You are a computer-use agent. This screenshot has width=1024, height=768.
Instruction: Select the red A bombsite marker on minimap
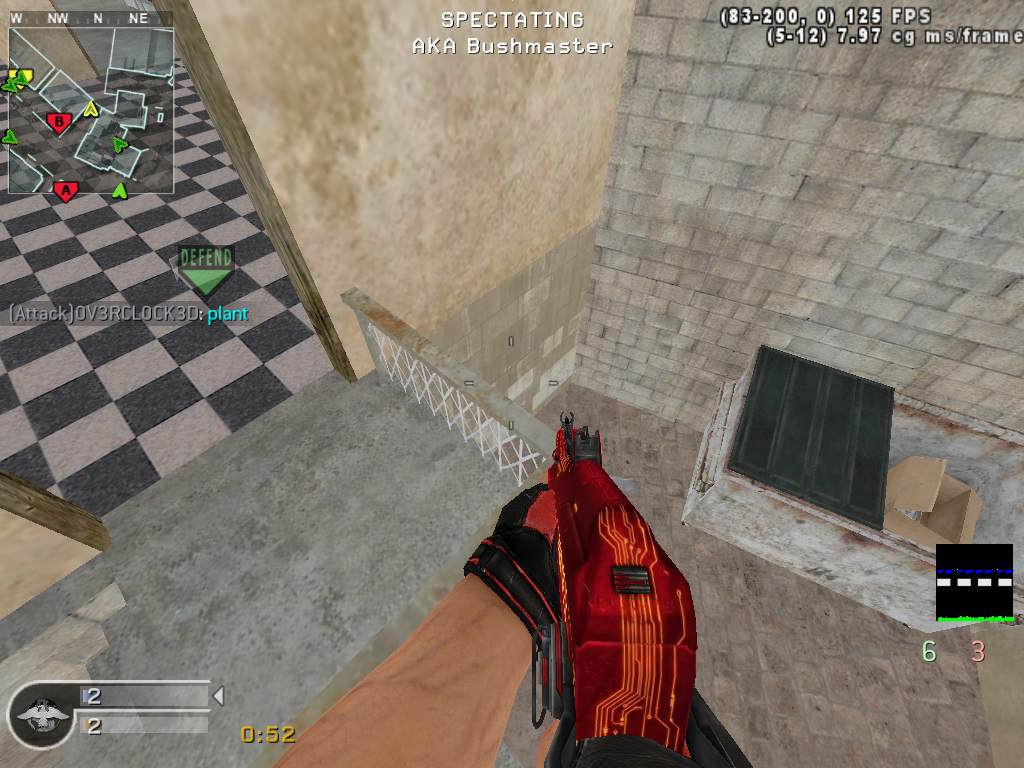coord(66,189)
